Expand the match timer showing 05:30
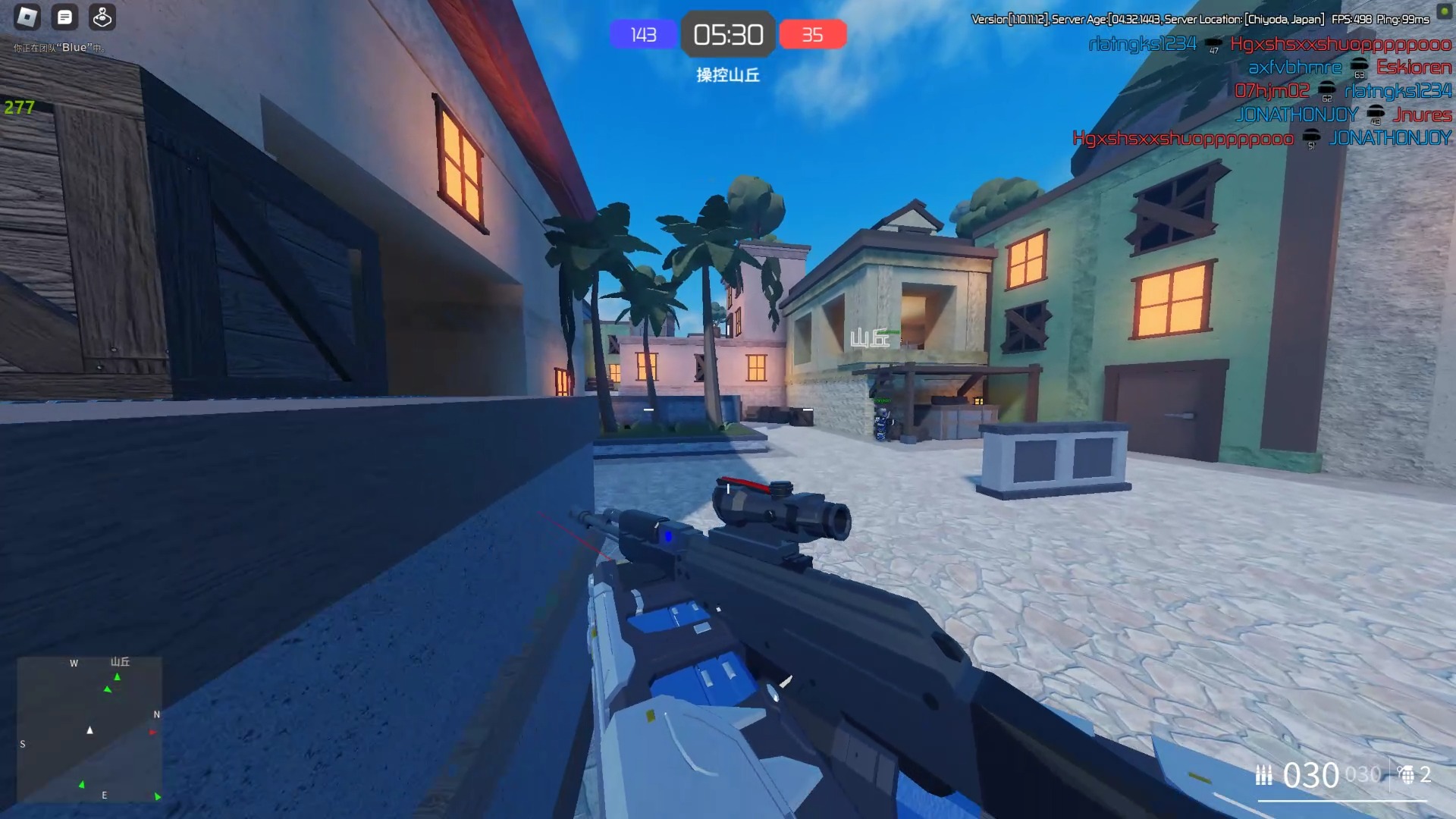This screenshot has width=1456, height=819. point(728,34)
